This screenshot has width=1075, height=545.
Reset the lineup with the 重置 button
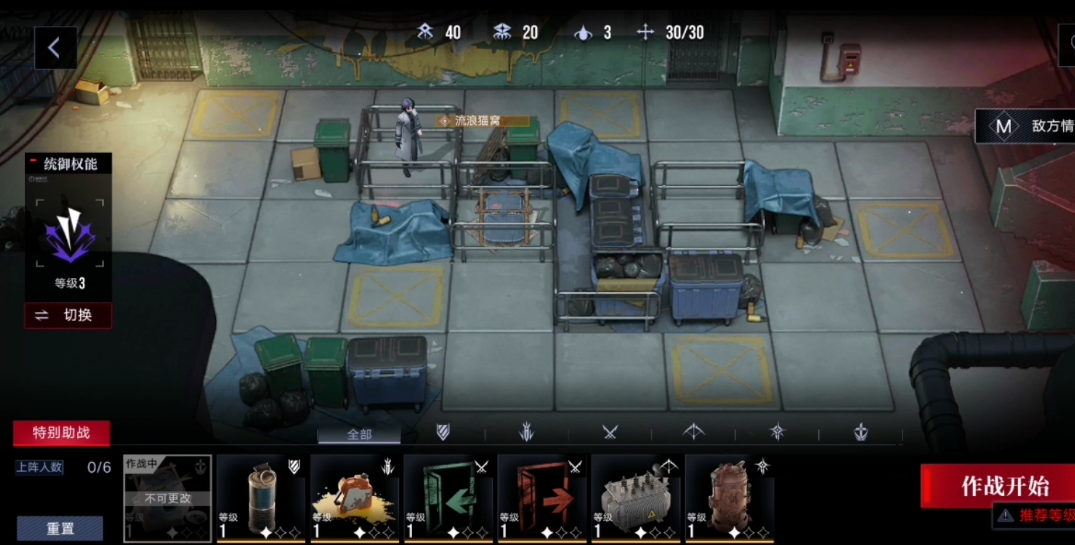(60, 528)
